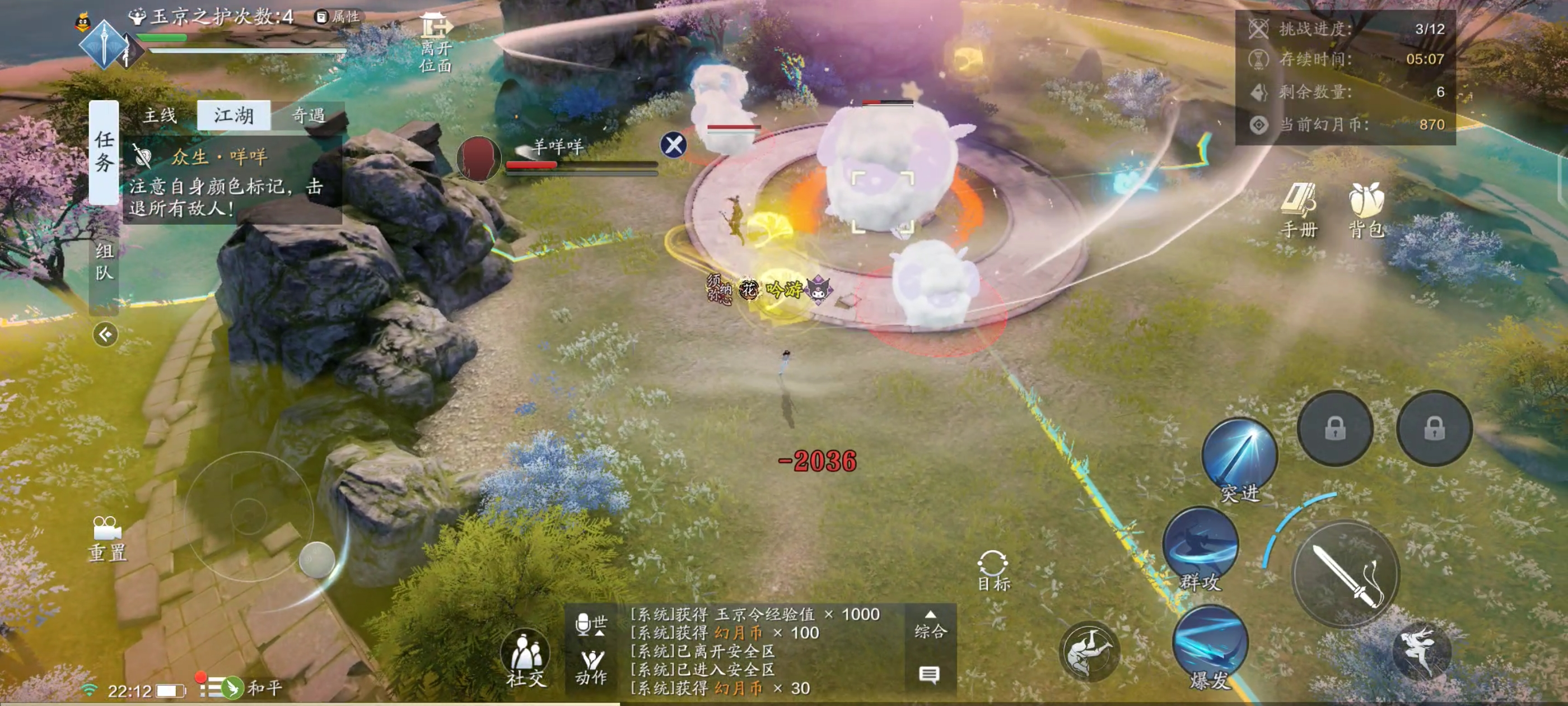Collapse the quest panel with the arrow
Viewport: 1568px width, 706px height.
pos(105,335)
